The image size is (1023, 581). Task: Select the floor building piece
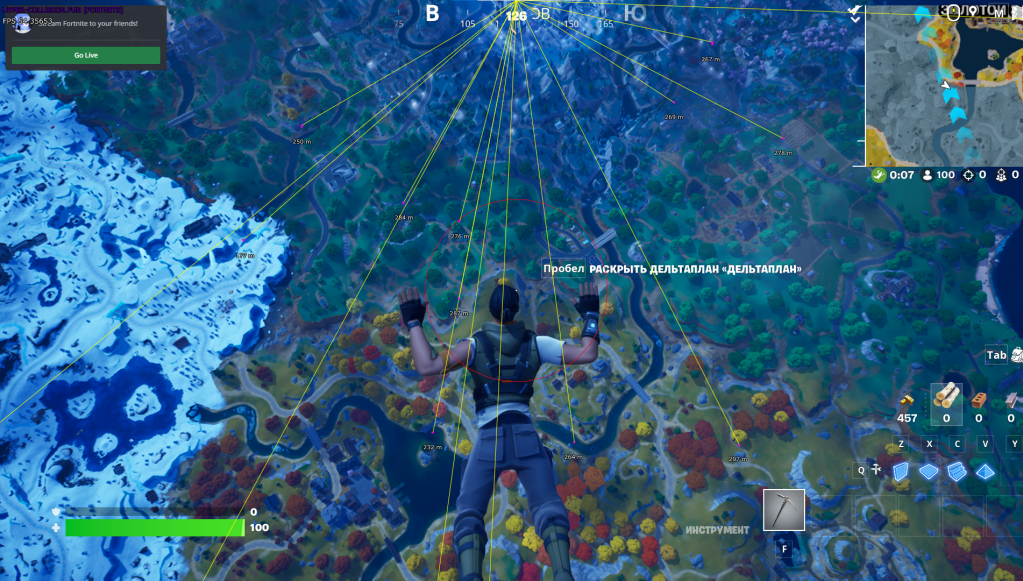pyautogui.click(x=930, y=471)
